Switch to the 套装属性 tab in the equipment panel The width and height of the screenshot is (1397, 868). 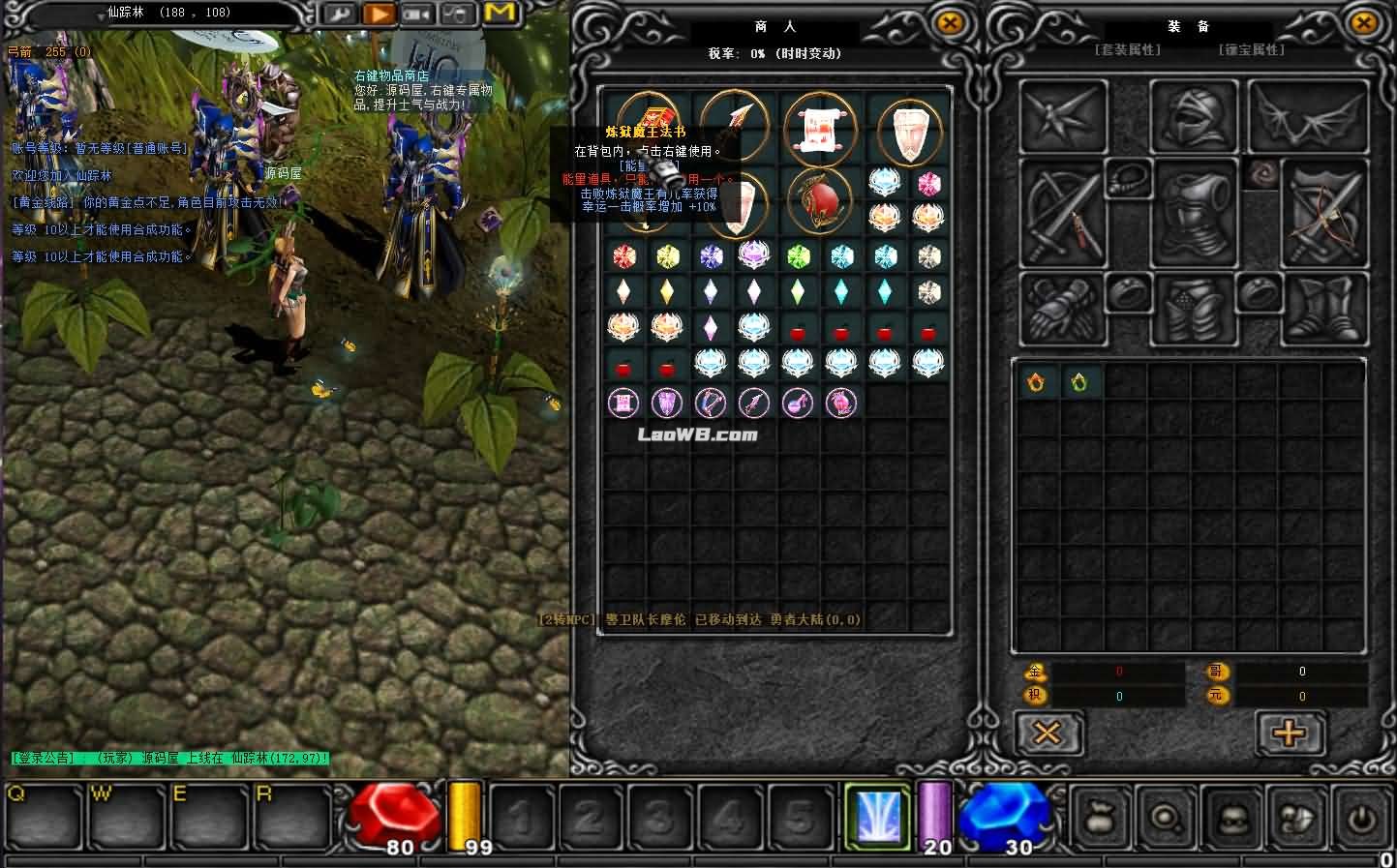(1130, 49)
